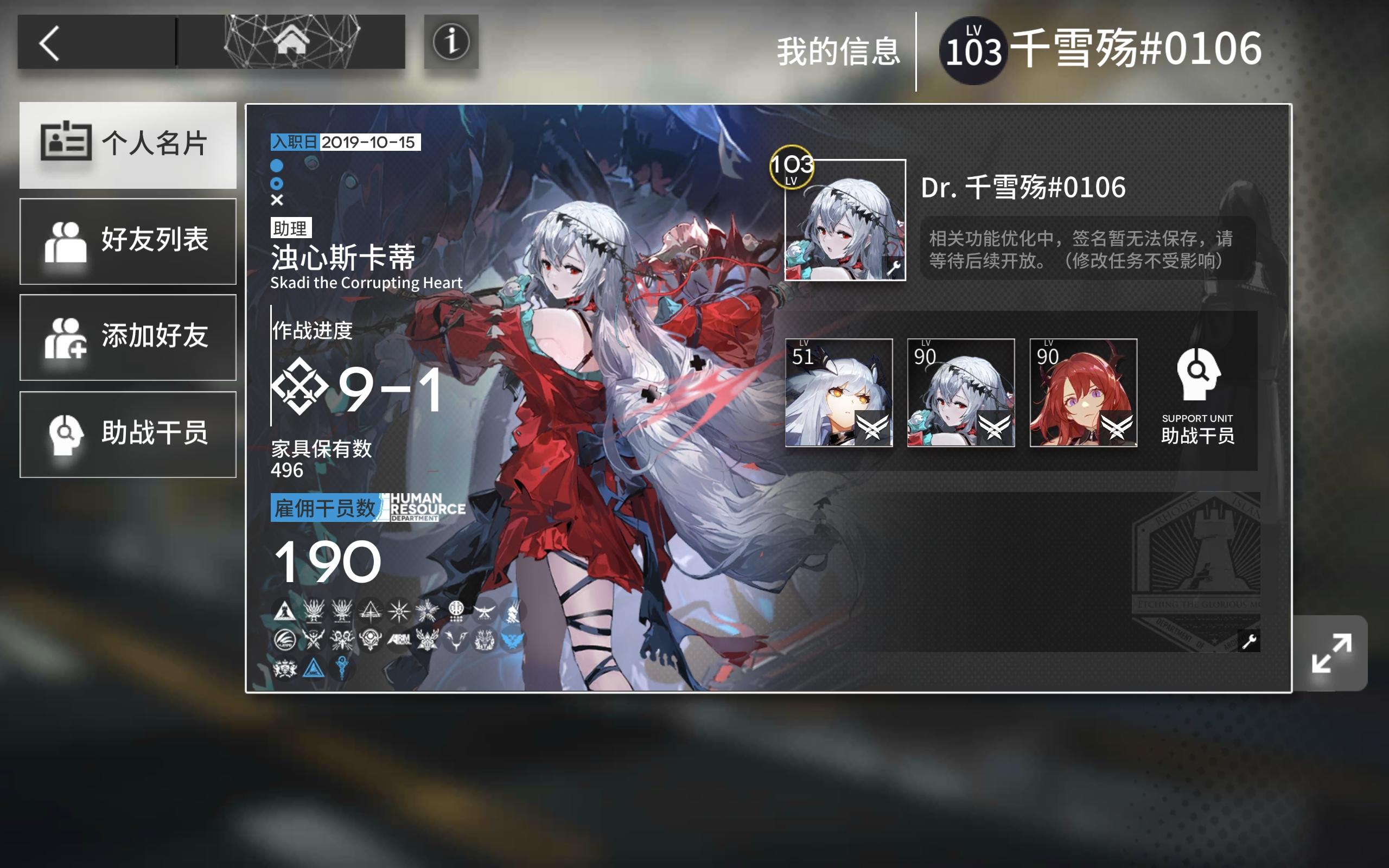The height and width of the screenshot is (868, 1389).
Task: Select the filled blue dot marker
Action: [278, 167]
